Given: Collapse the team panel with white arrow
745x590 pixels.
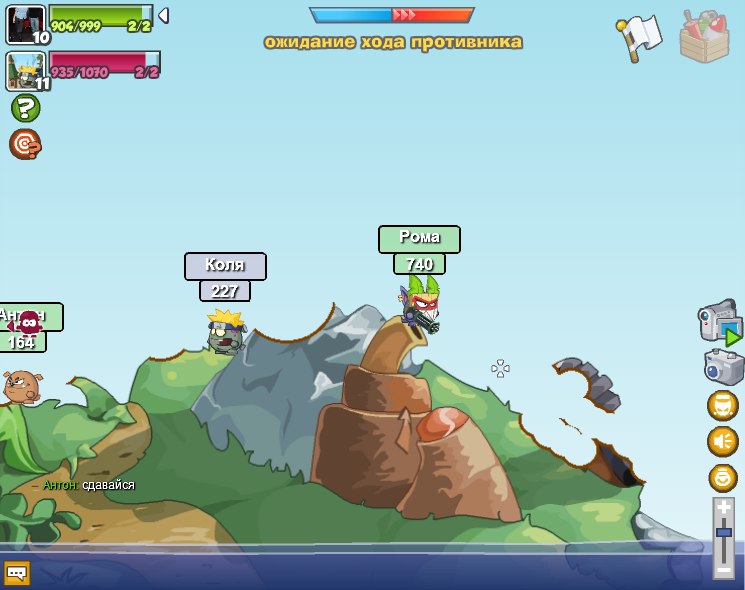Looking at the screenshot, I should pos(163,15).
